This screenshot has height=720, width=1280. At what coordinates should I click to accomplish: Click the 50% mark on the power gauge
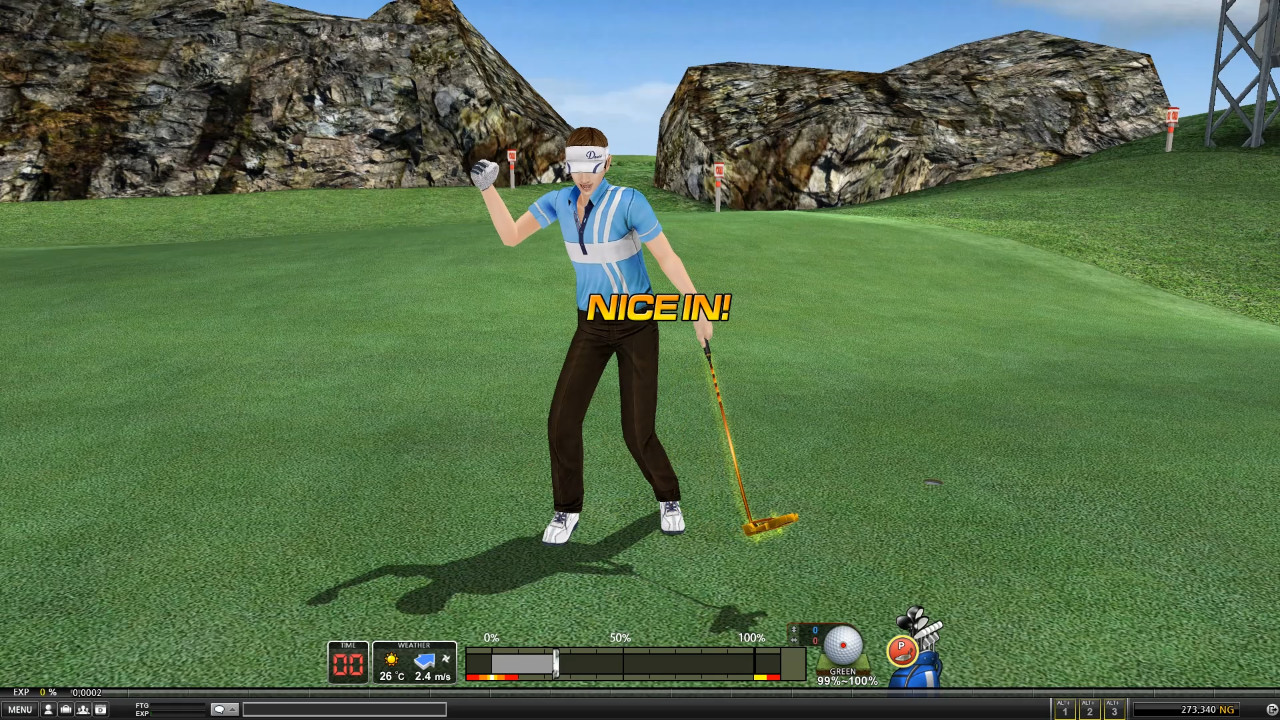tap(620, 660)
